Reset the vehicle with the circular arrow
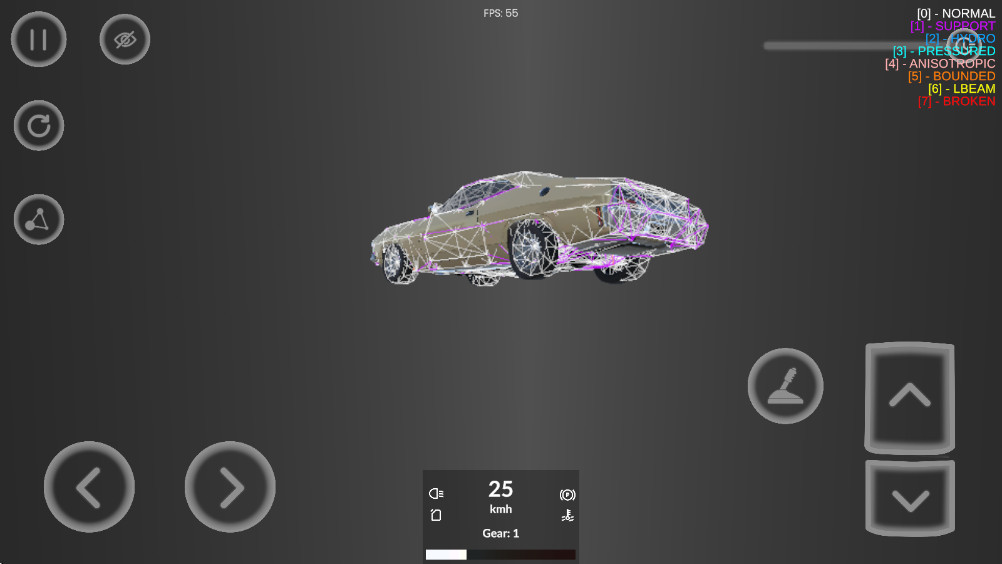The height and width of the screenshot is (564, 1002). tap(39, 126)
